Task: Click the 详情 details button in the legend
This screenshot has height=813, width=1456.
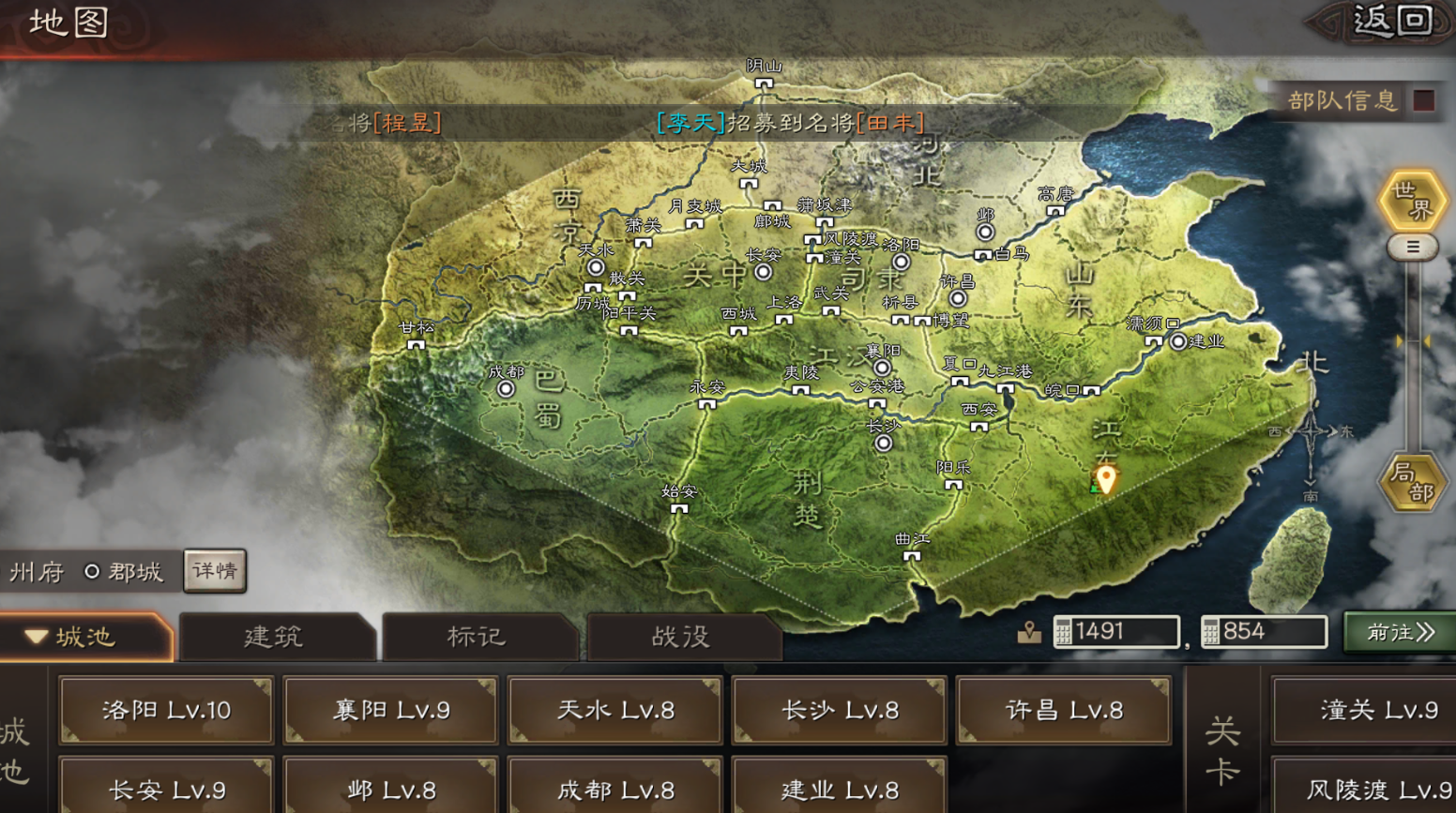Action: click(x=214, y=570)
